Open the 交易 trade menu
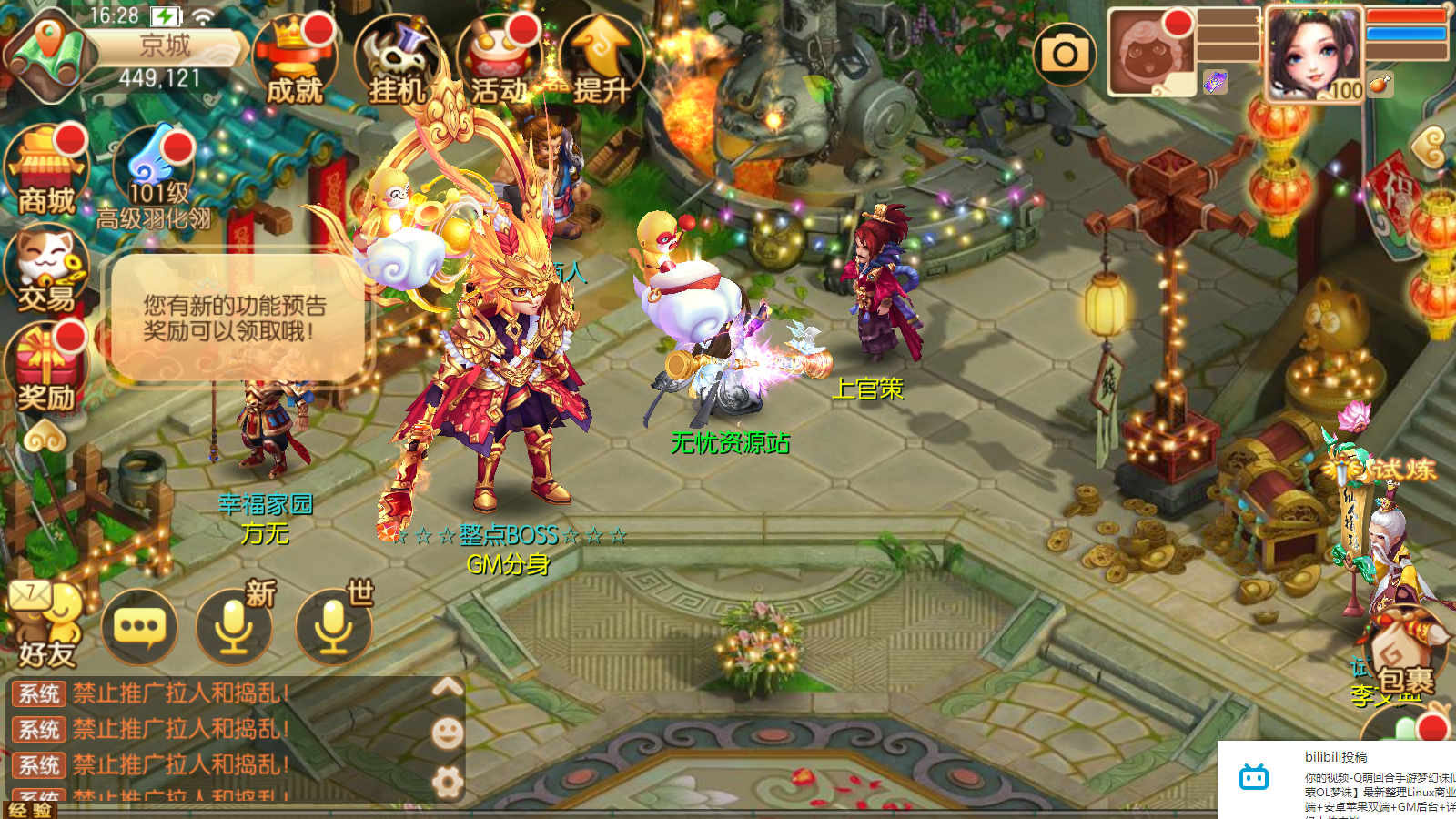 (46, 270)
